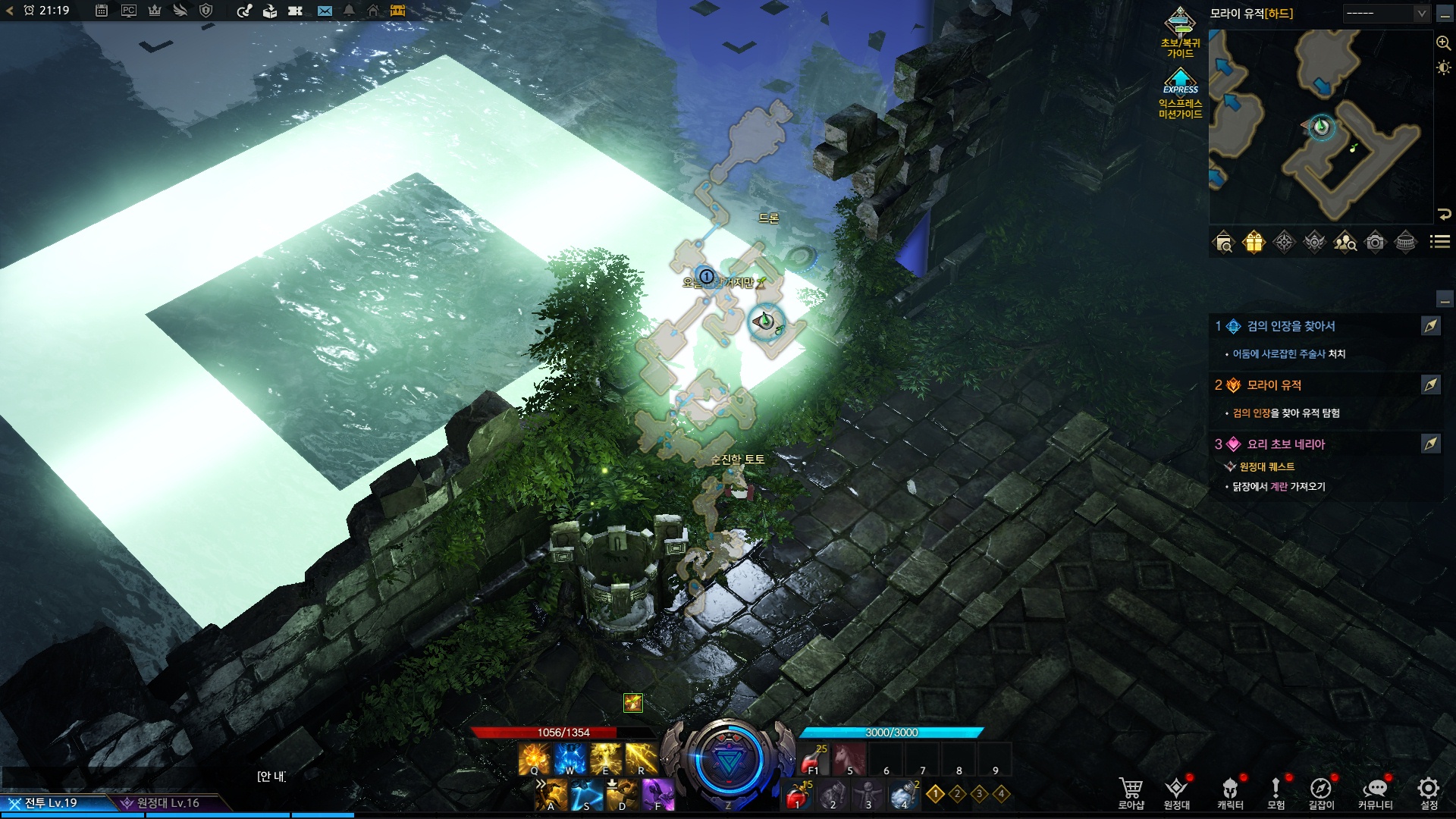Open the 원정대 expedition menu
Screen dimensions: 1456x819
1176,792
